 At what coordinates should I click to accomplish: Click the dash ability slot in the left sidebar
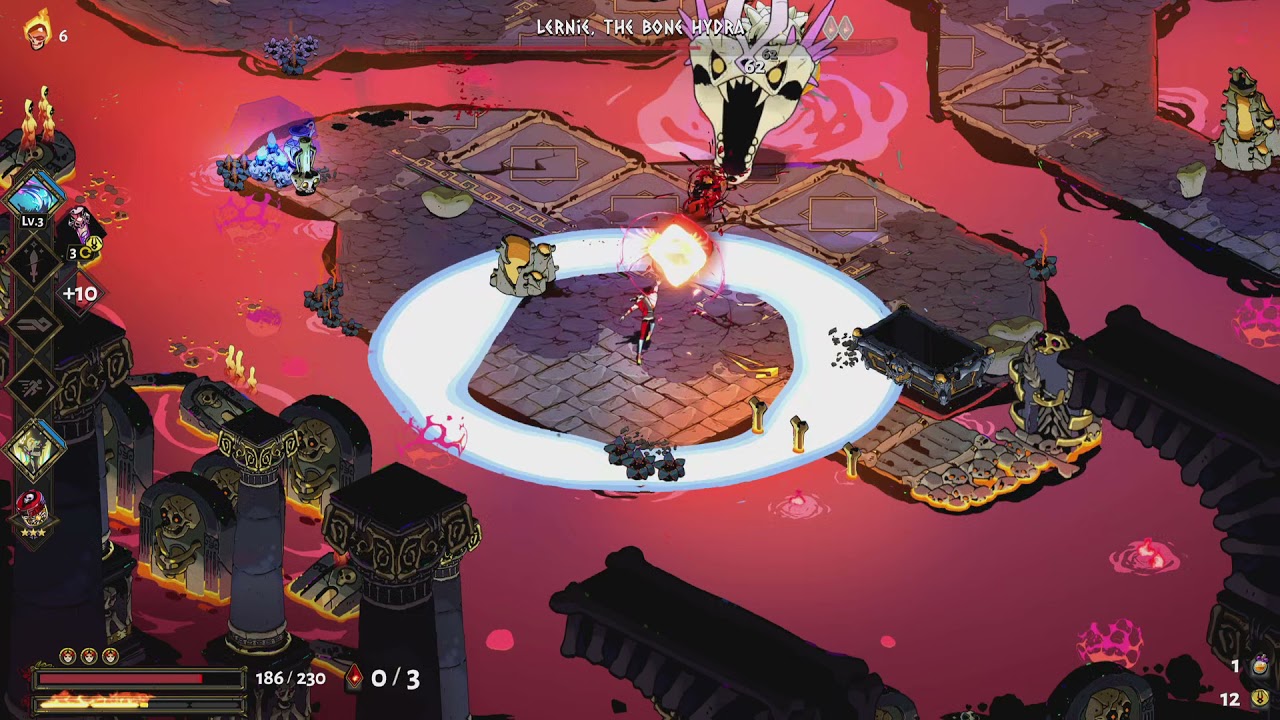tap(34, 383)
